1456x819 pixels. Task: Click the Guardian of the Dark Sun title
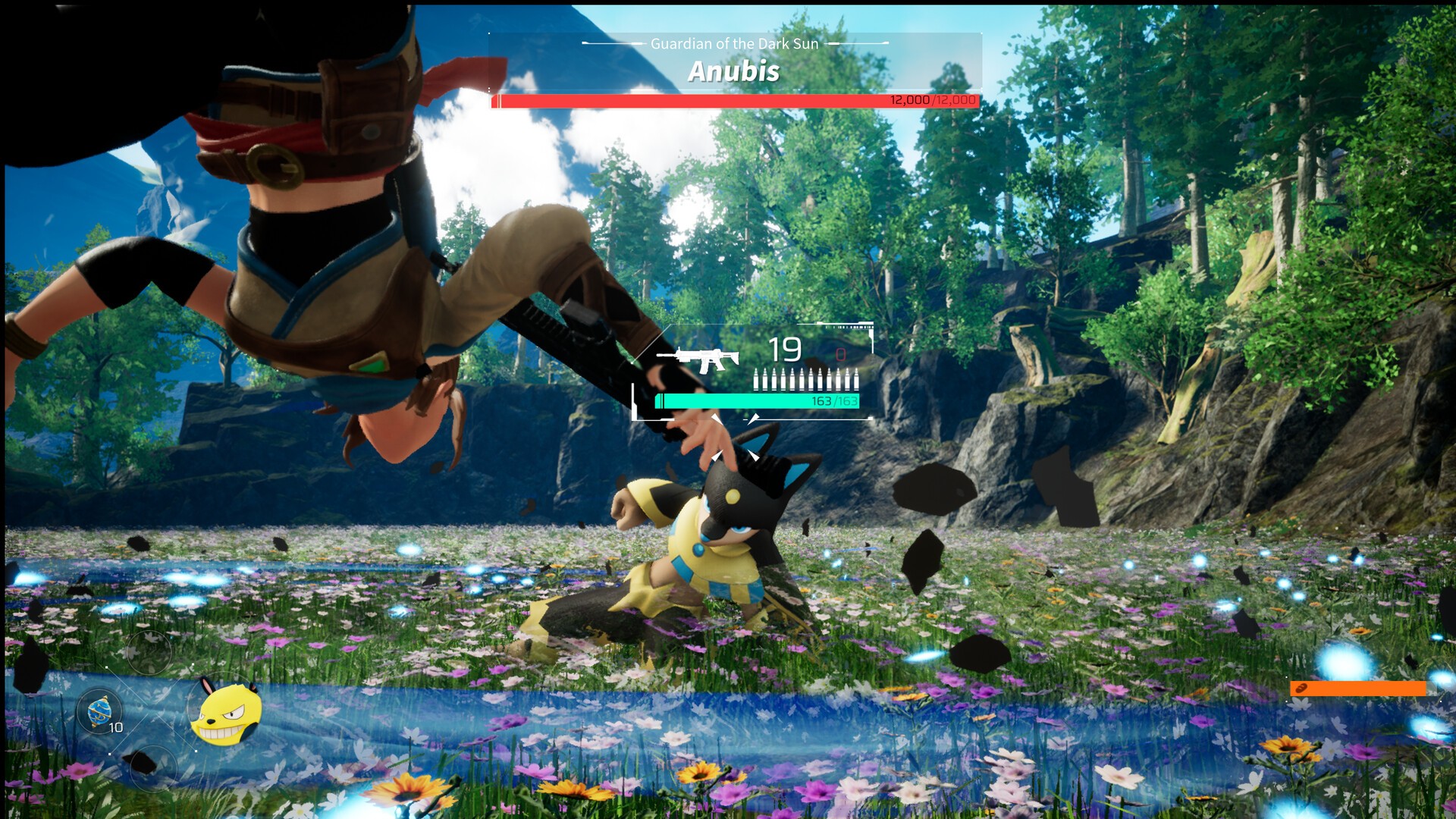pyautogui.click(x=734, y=44)
